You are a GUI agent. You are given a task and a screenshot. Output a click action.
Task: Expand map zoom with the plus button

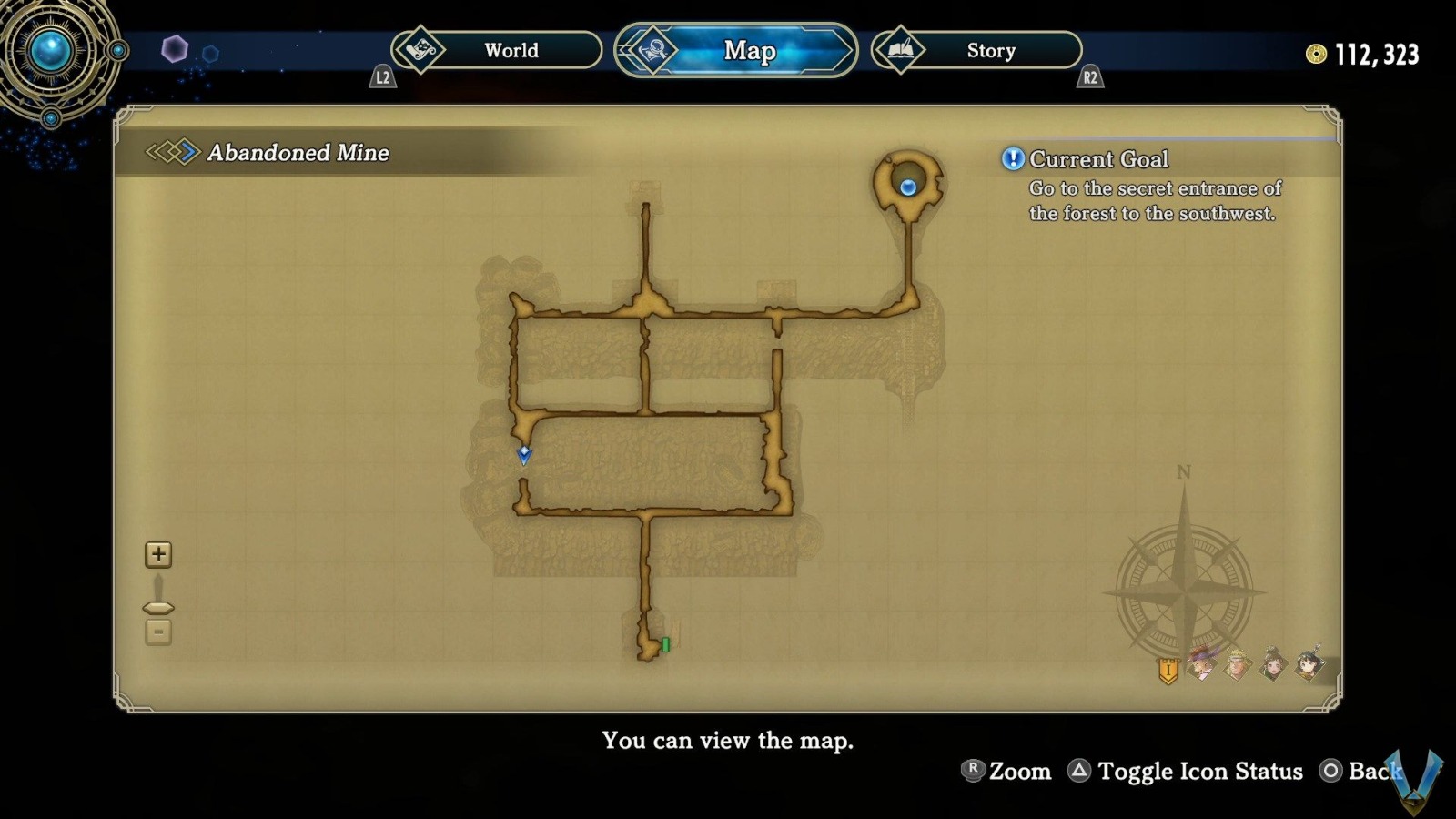158,553
